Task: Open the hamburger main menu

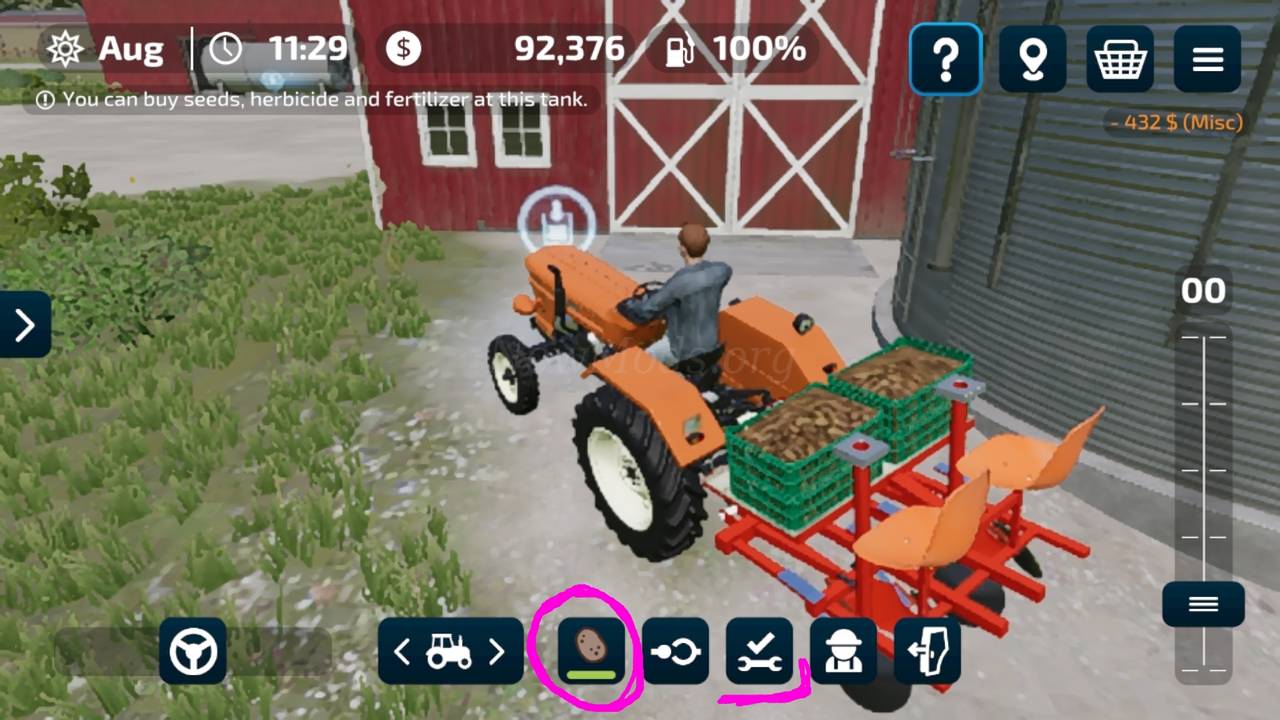Action: tap(1207, 60)
